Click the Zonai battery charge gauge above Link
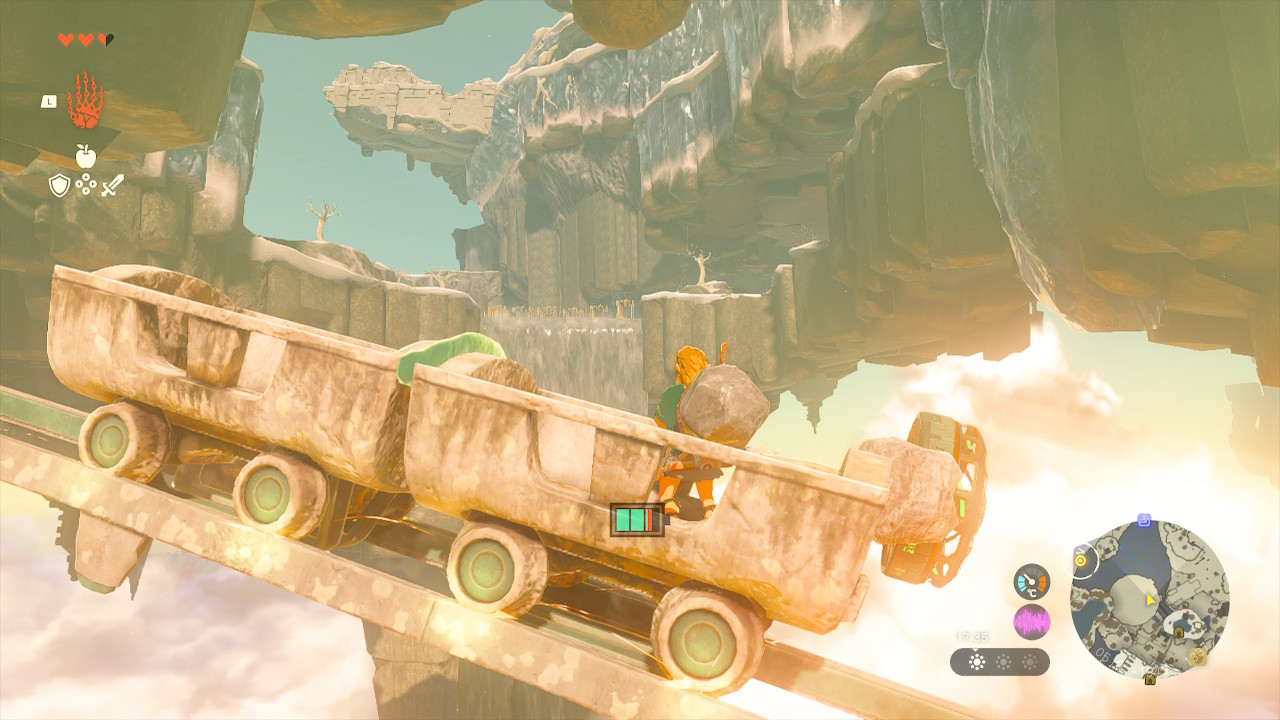The height and width of the screenshot is (720, 1280). click(x=637, y=520)
